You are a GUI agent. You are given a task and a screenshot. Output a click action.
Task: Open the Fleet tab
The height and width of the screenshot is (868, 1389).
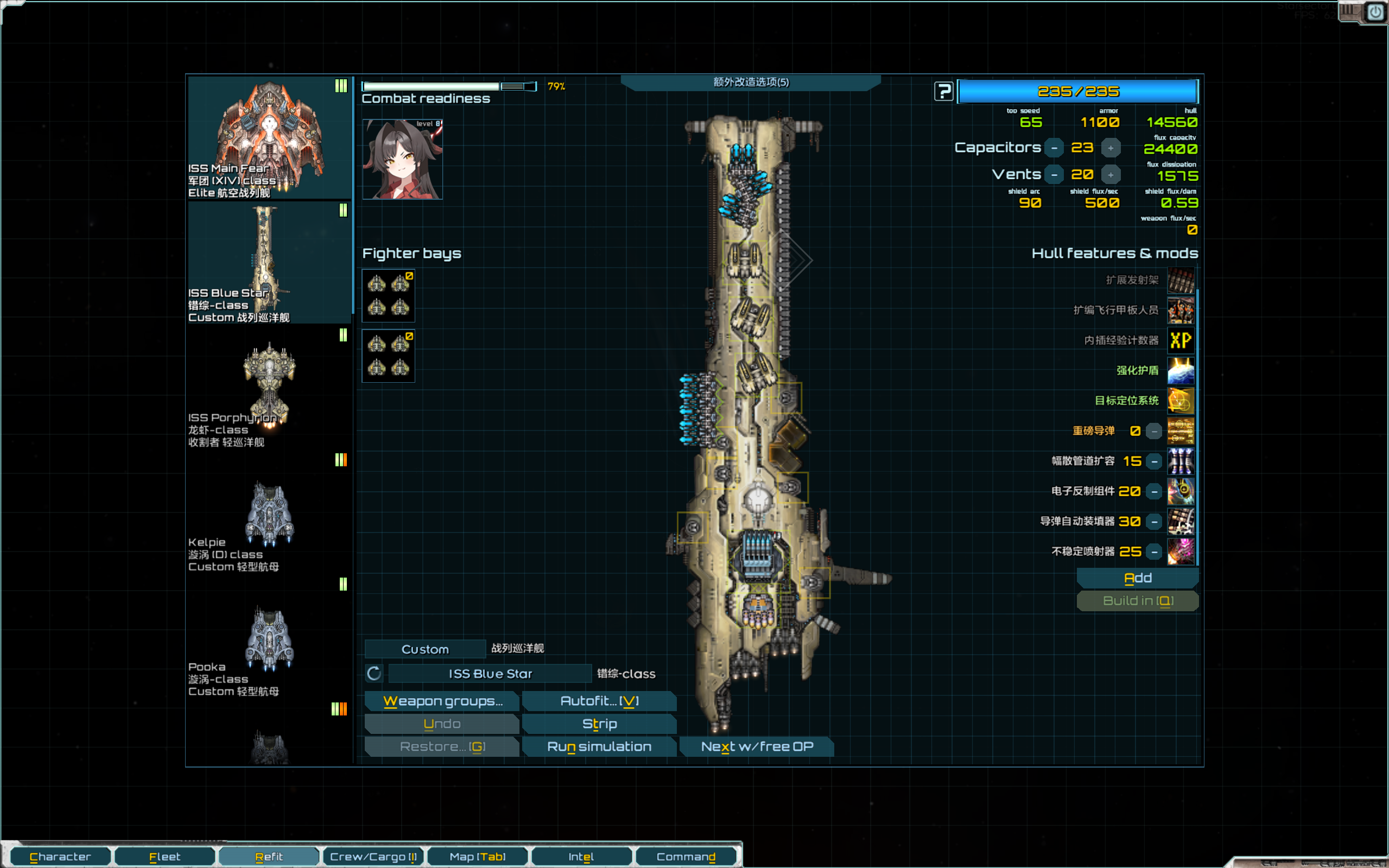click(164, 857)
